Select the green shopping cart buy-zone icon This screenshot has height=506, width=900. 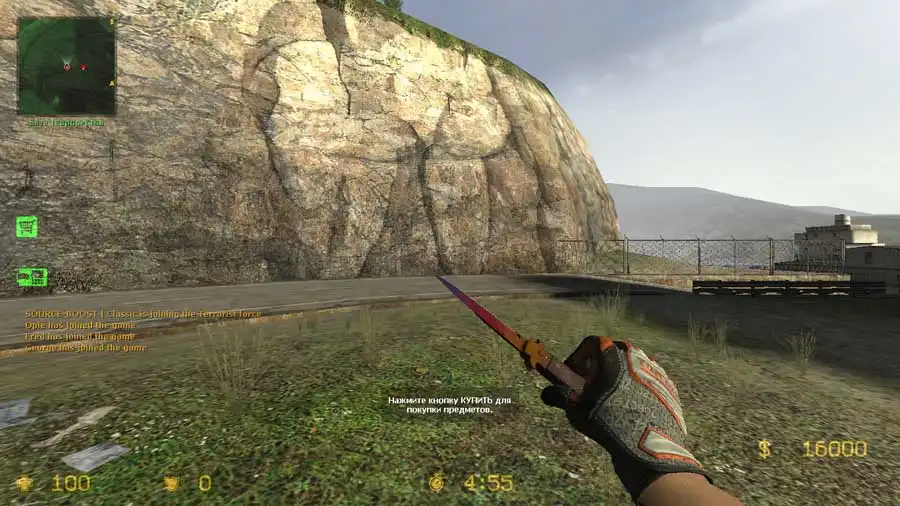pos(27,227)
